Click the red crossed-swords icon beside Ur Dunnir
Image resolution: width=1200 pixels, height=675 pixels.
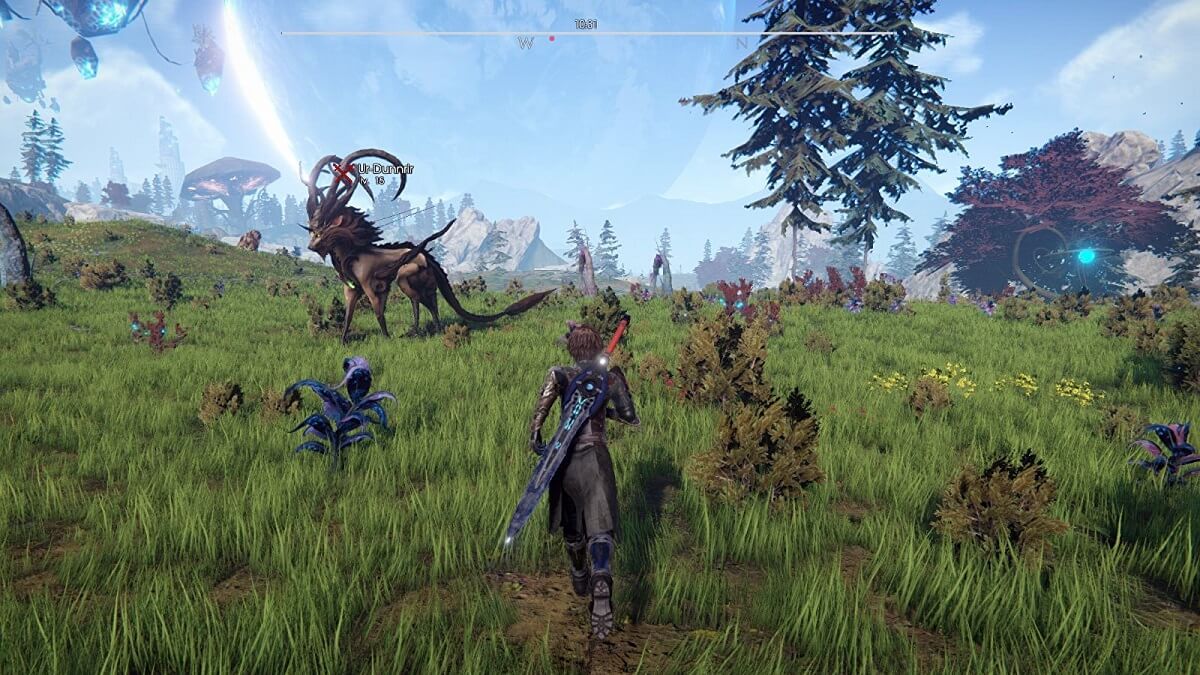tap(344, 174)
